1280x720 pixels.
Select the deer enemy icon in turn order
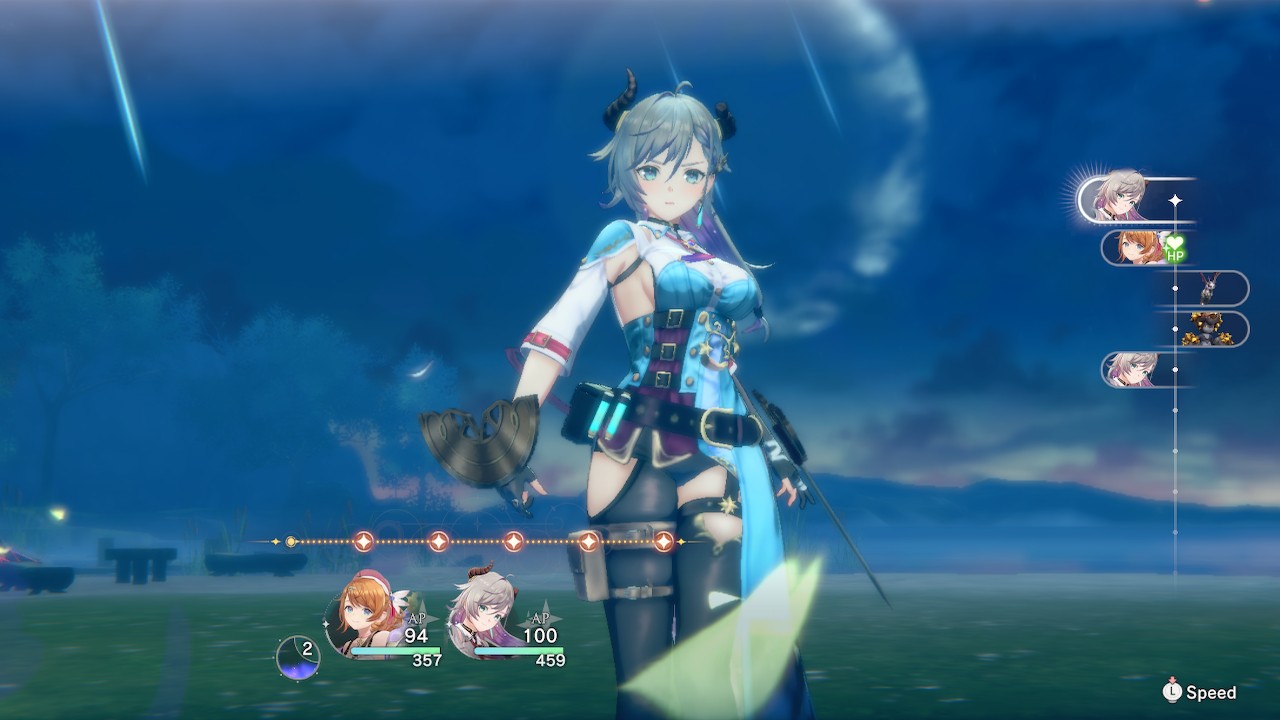[x=1209, y=288]
